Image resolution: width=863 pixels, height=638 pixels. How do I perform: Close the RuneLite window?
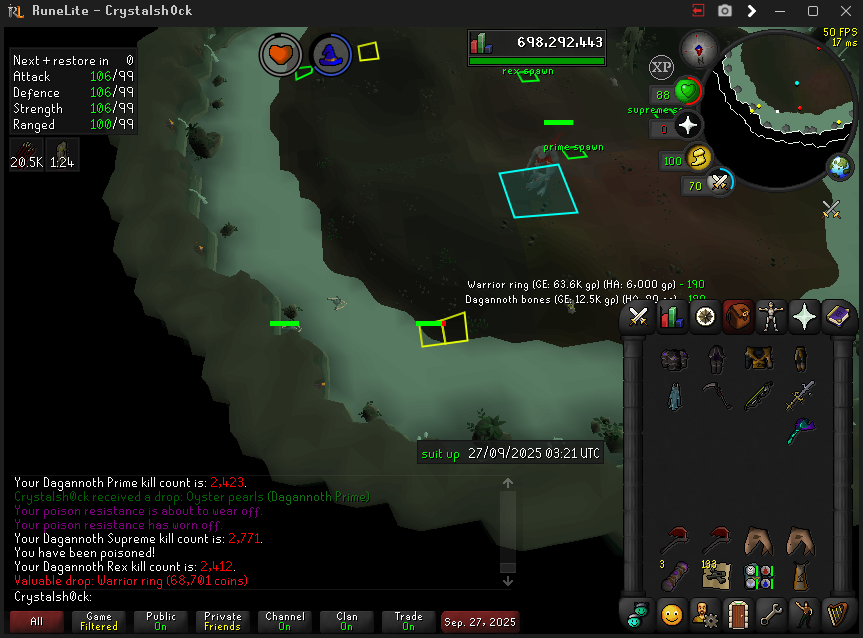pos(841,11)
